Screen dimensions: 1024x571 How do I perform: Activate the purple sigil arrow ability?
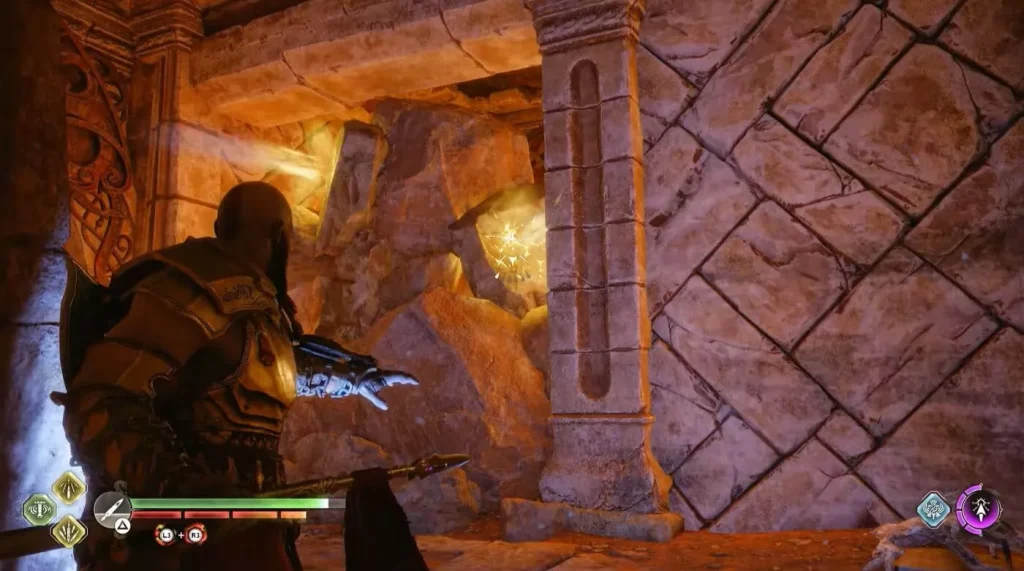pos(977,506)
